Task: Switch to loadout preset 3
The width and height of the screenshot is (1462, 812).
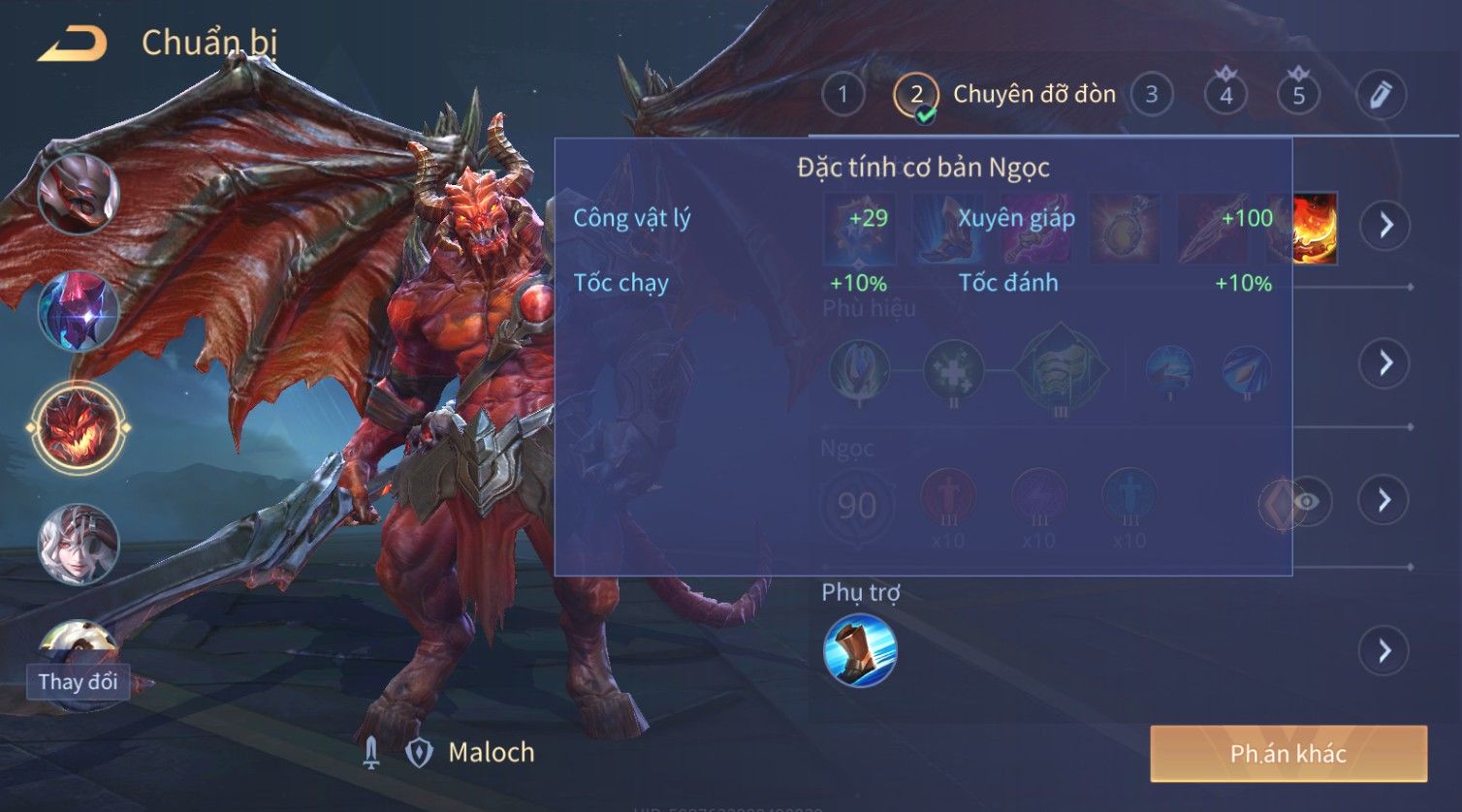Action: tap(1151, 95)
